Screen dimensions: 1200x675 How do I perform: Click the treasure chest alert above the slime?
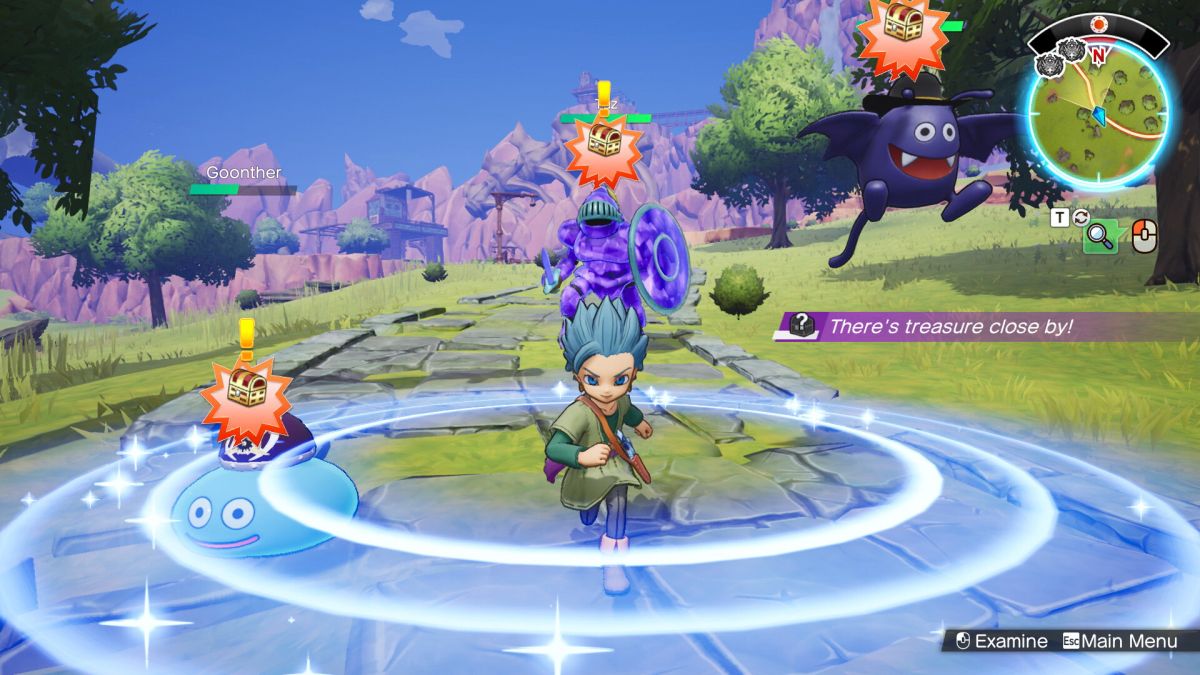point(245,389)
